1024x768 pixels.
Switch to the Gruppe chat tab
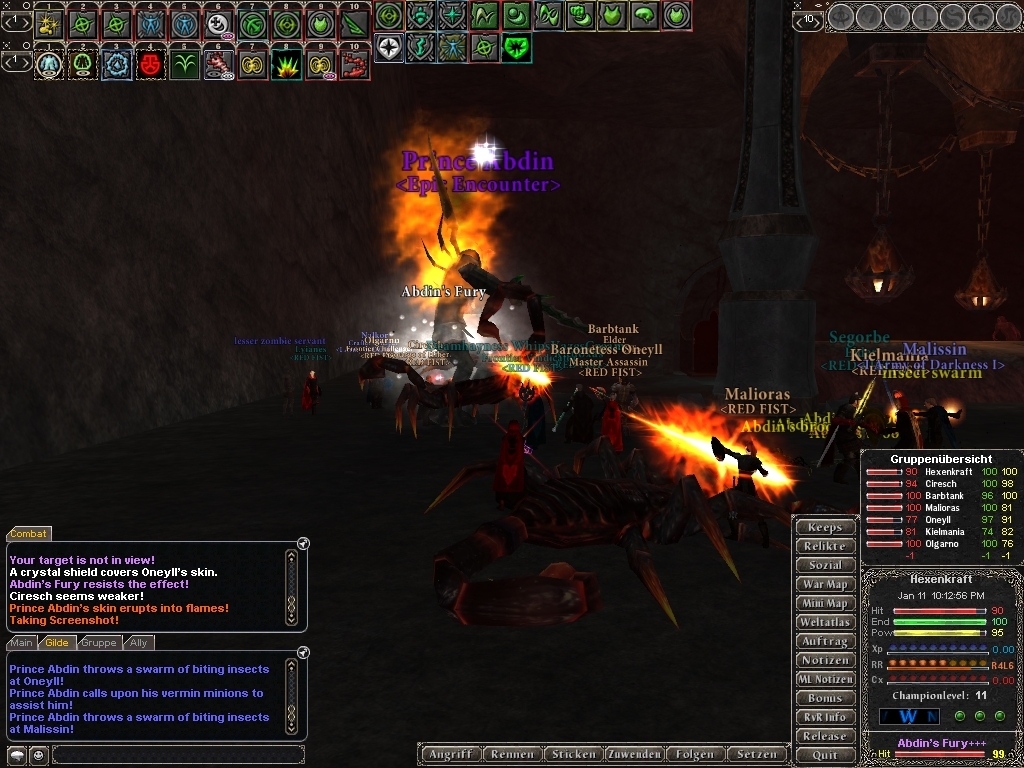pyautogui.click(x=99, y=643)
